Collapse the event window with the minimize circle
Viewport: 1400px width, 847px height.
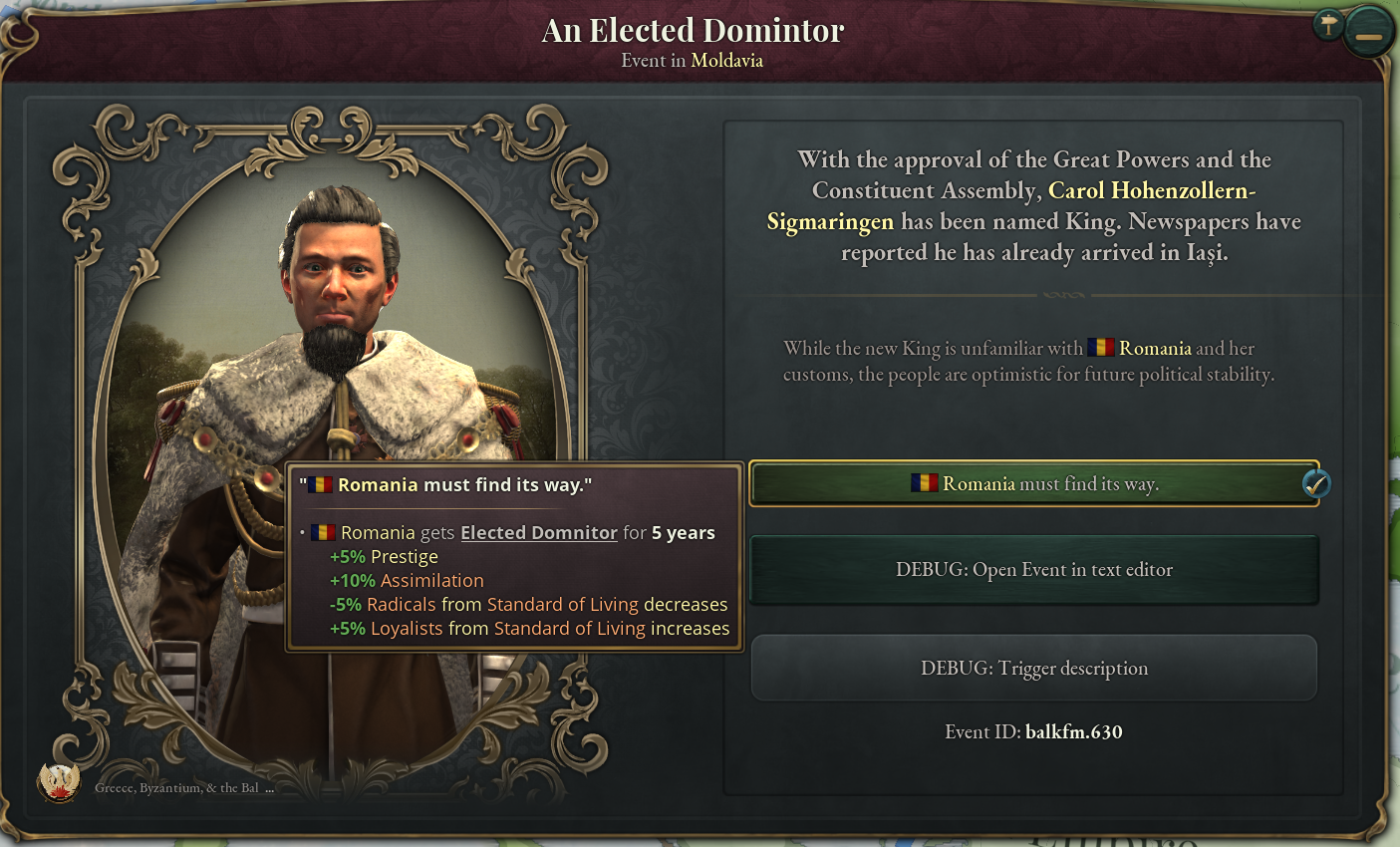[1369, 30]
